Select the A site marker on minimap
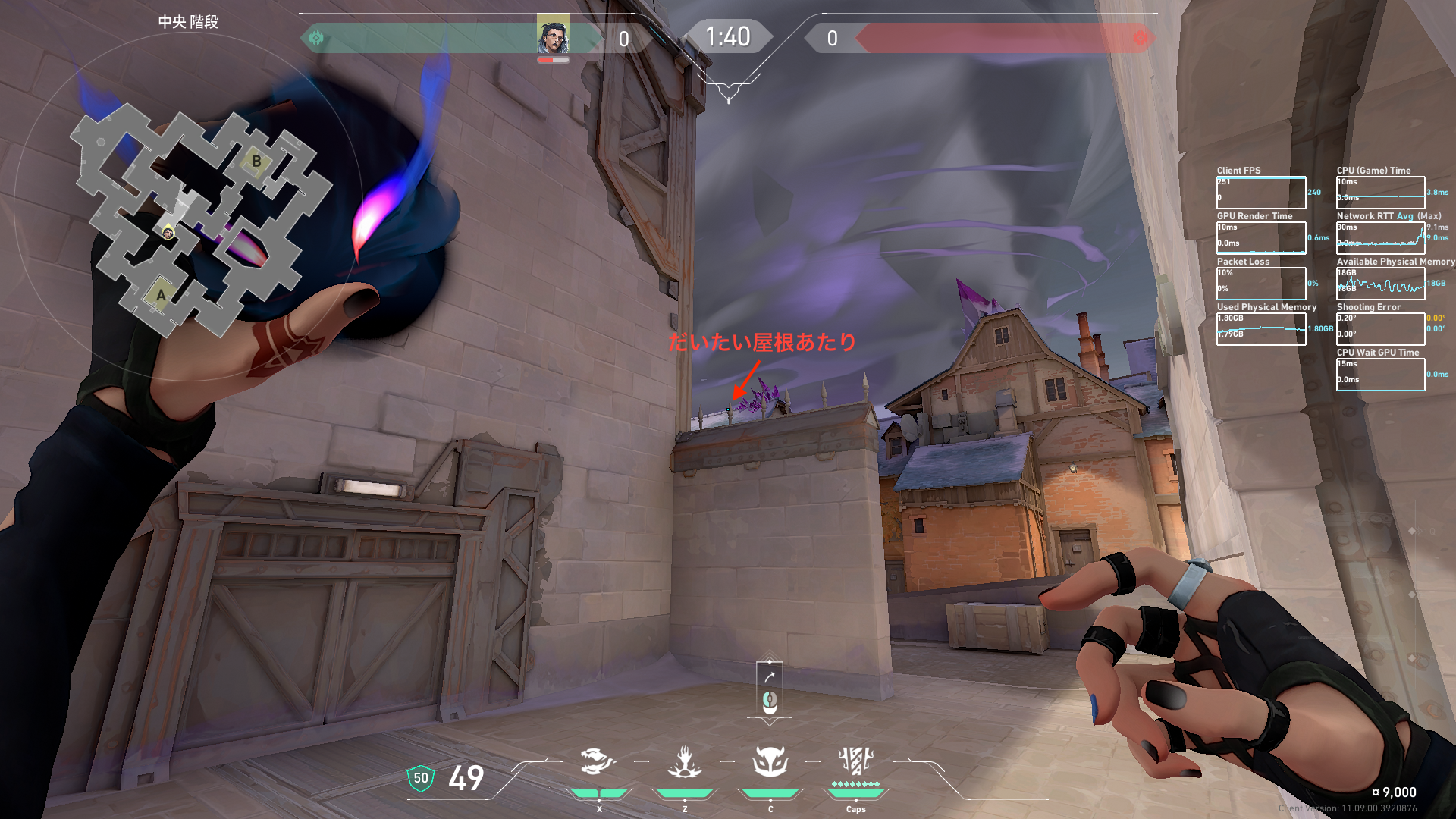The image size is (1456, 819). [x=161, y=295]
